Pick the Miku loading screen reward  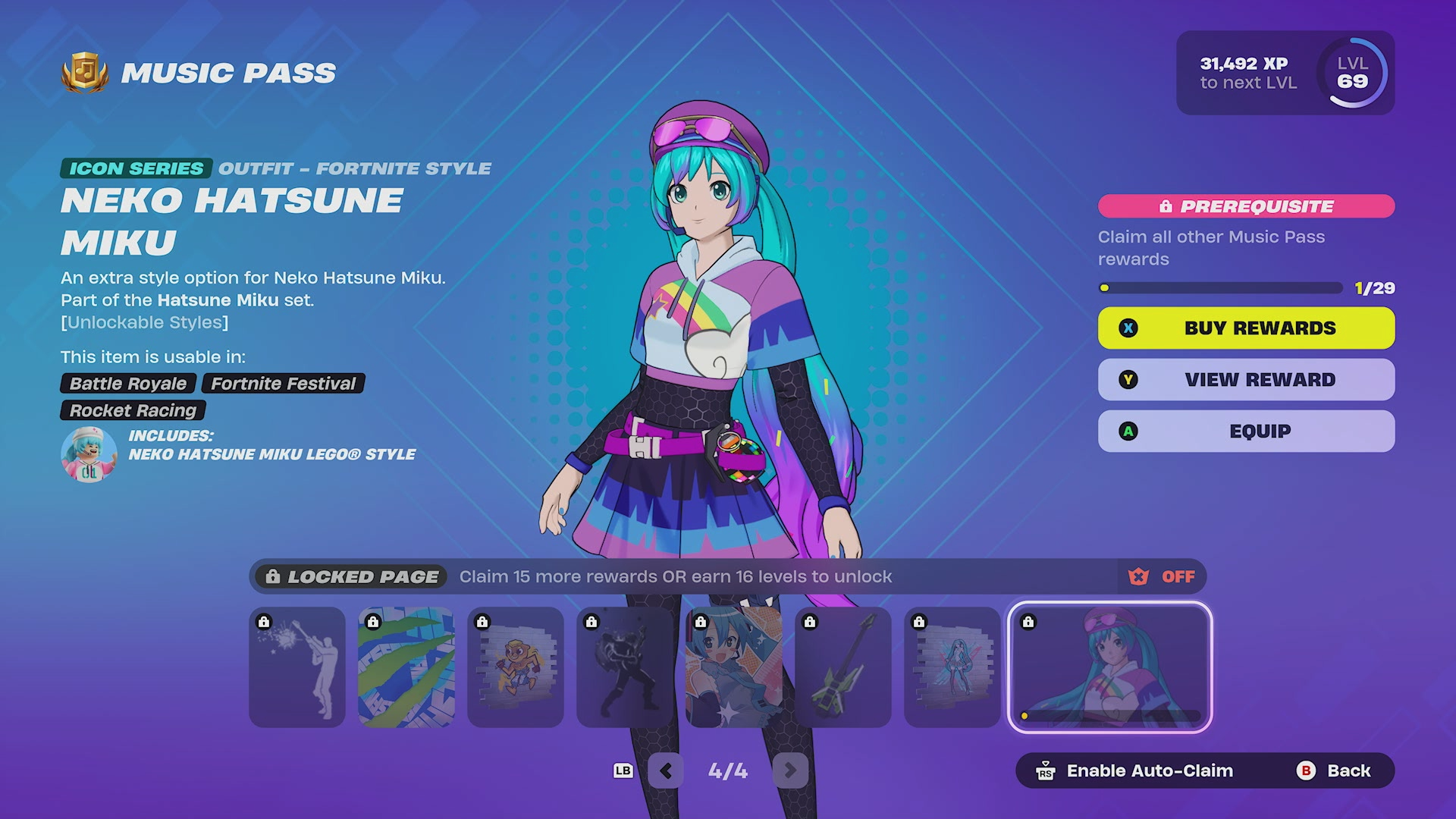[x=734, y=667]
